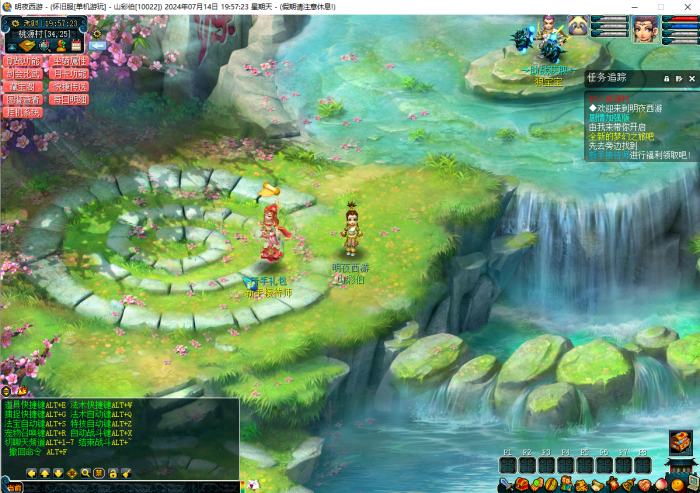700x493 pixels.
Task: Open the 藏宝阁 treasure pavilion
Action: (24, 87)
